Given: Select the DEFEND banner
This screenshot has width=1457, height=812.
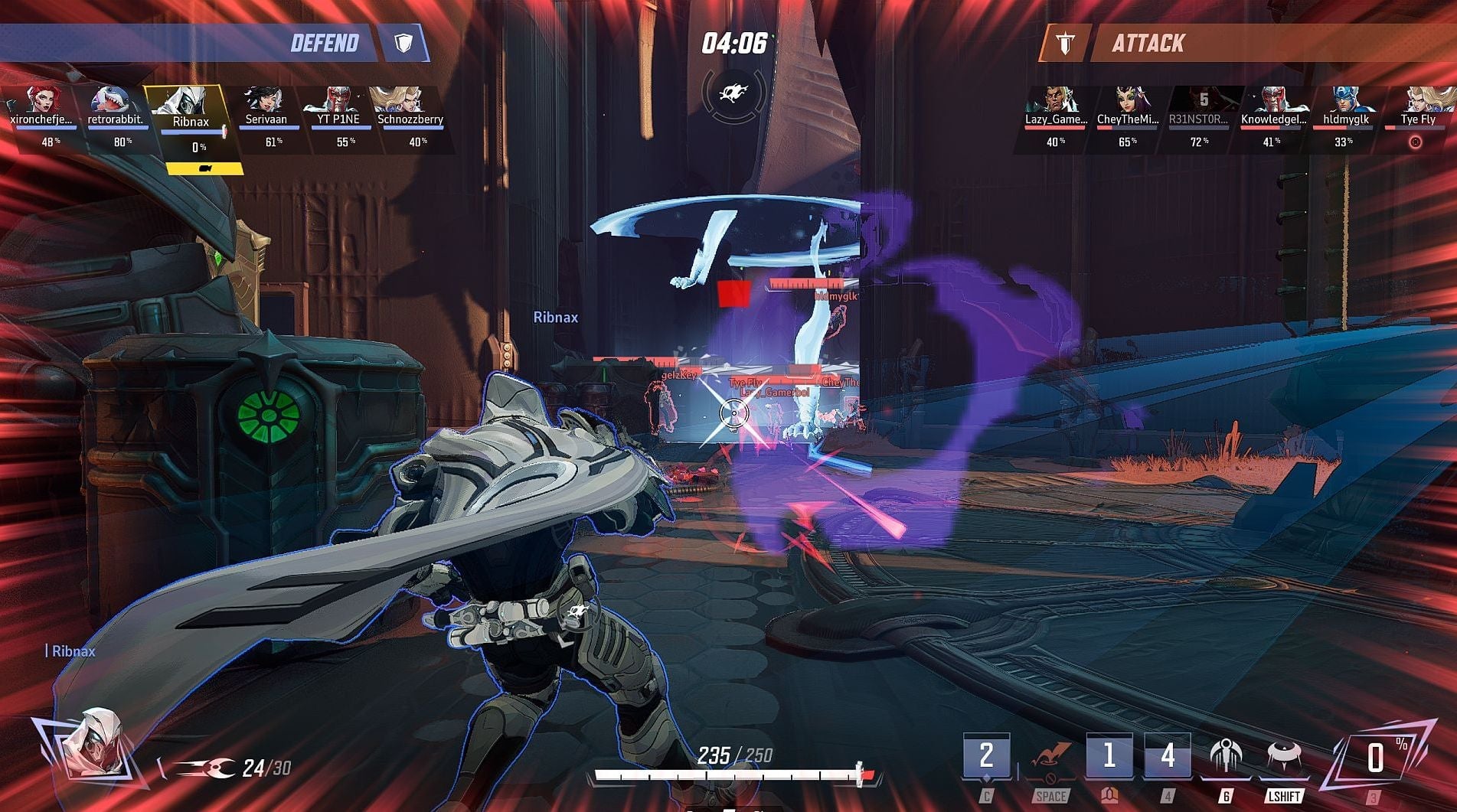Looking at the screenshot, I should pos(325,43).
